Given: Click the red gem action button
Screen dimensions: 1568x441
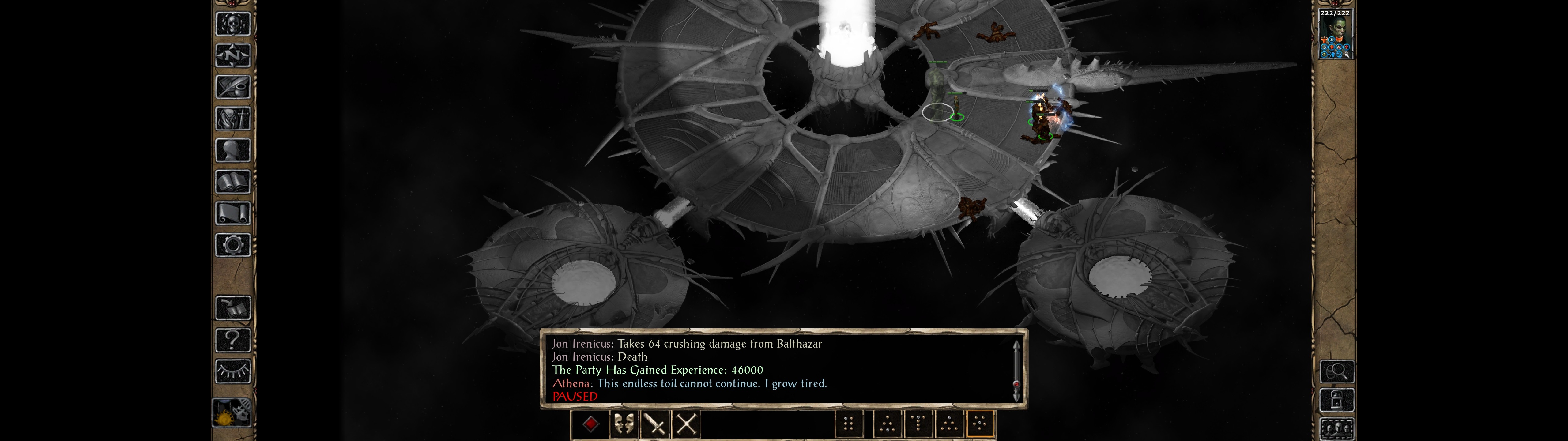Looking at the screenshot, I should pos(590,424).
